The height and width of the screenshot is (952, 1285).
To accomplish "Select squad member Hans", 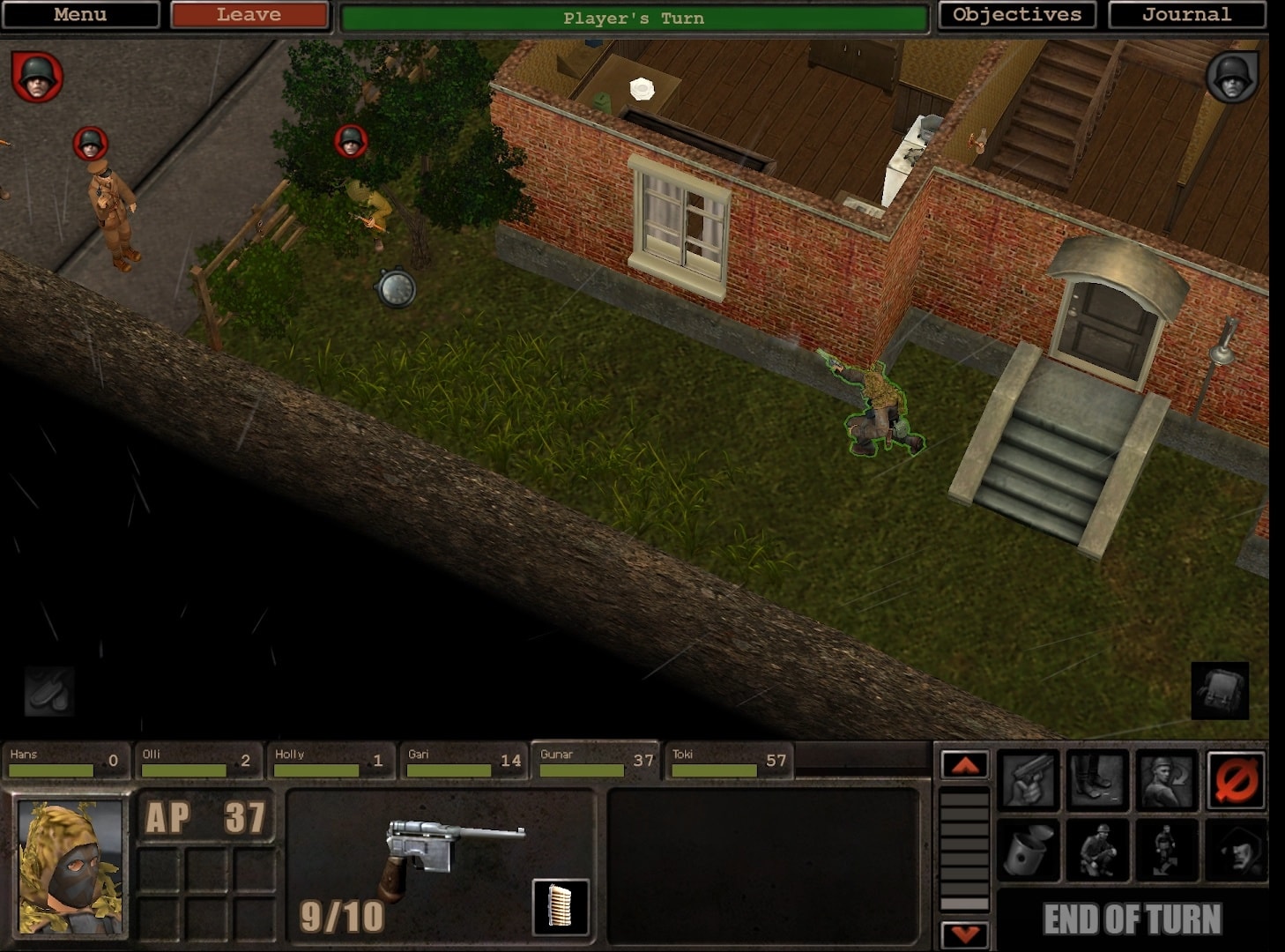I will pyautogui.click(x=64, y=761).
